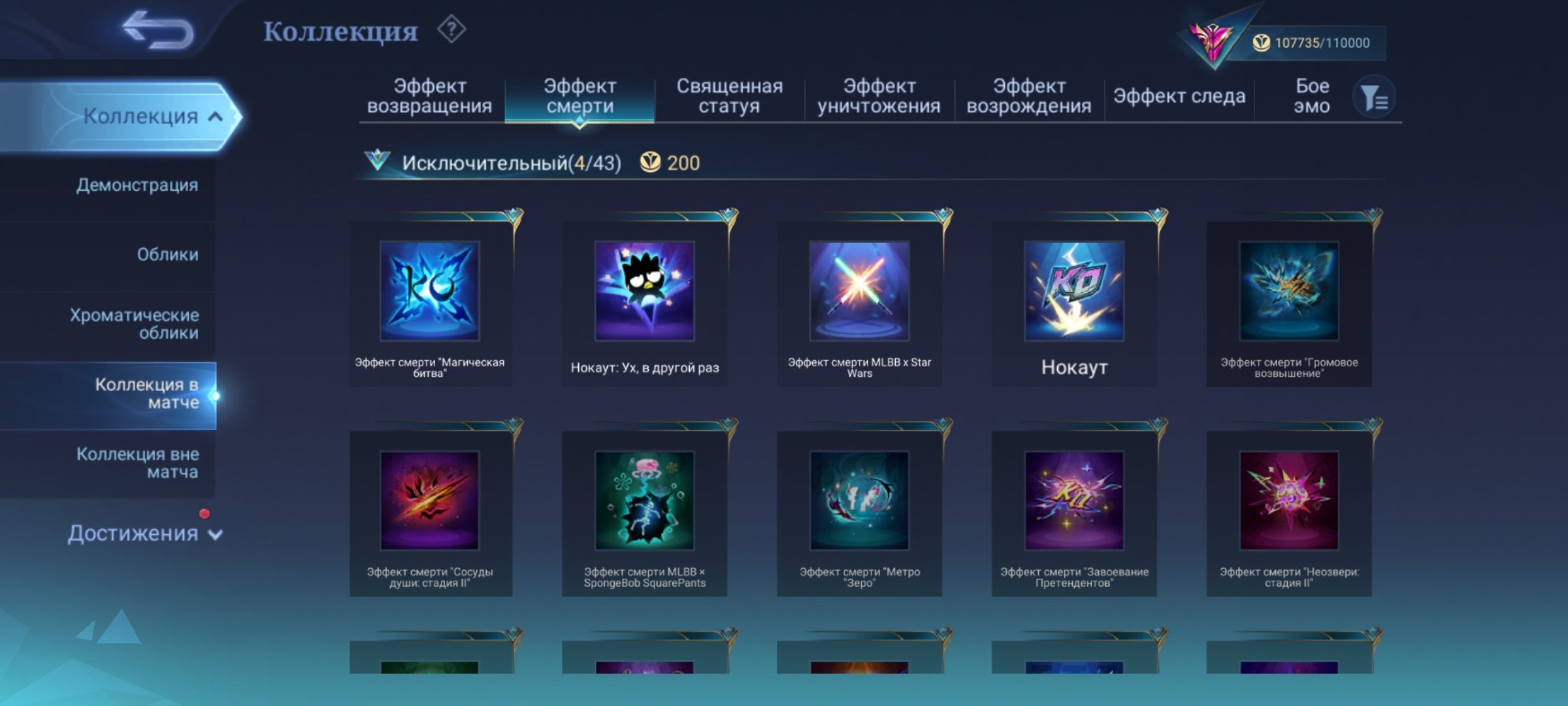Open the collection help question mark icon
Viewport: 1568px width, 706px height.
(451, 31)
